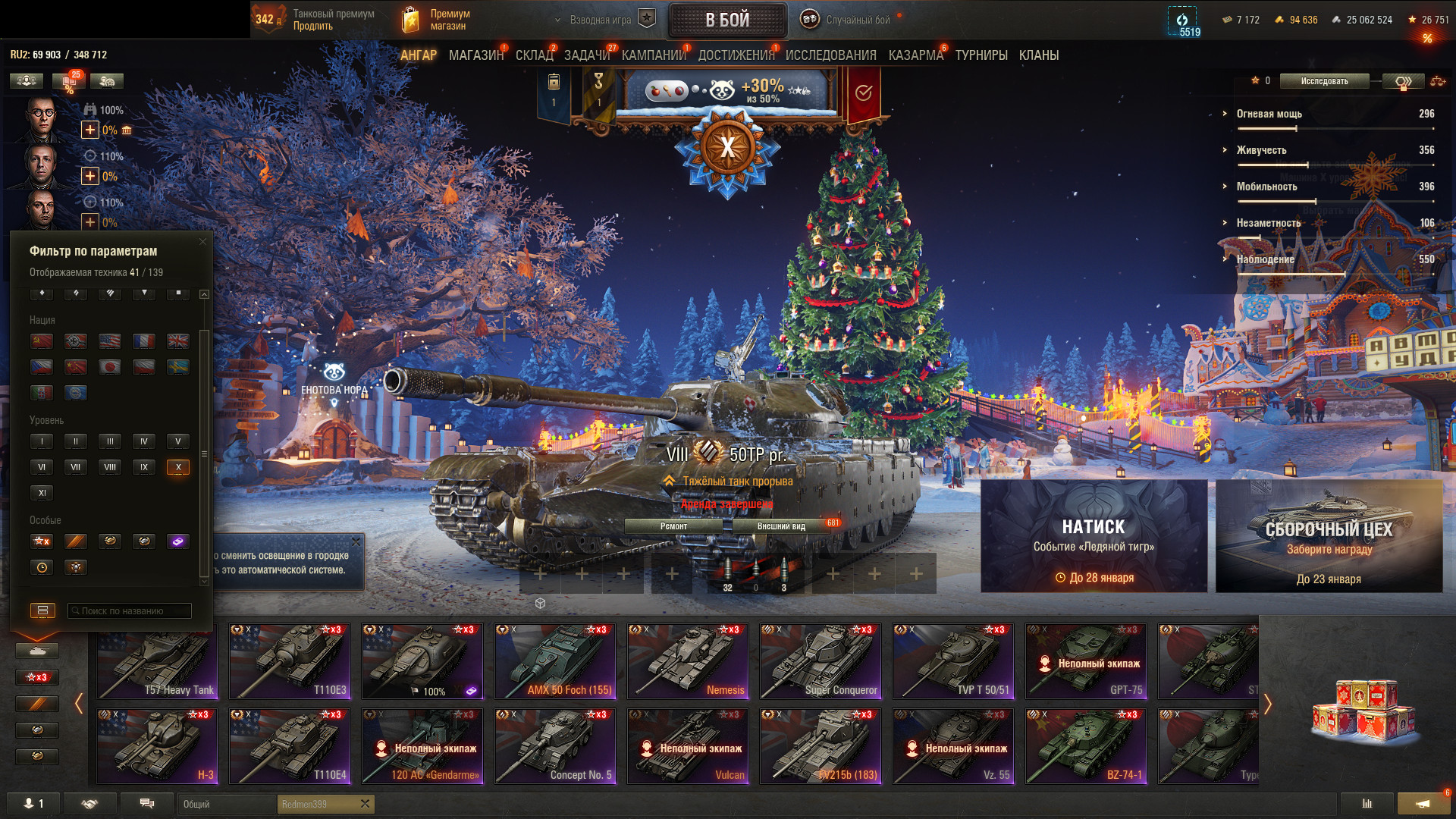The height and width of the screenshot is (819, 1456).
Task: Choose the Super Conqueror tank
Action: [821, 661]
